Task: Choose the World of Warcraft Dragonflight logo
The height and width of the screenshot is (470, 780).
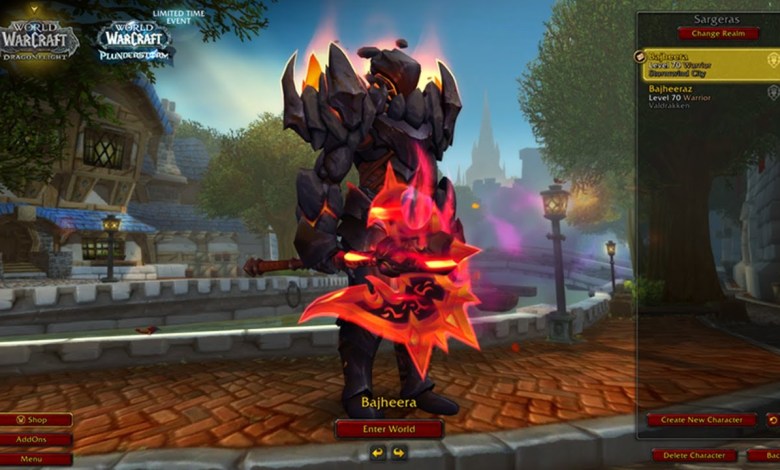Action: point(40,40)
